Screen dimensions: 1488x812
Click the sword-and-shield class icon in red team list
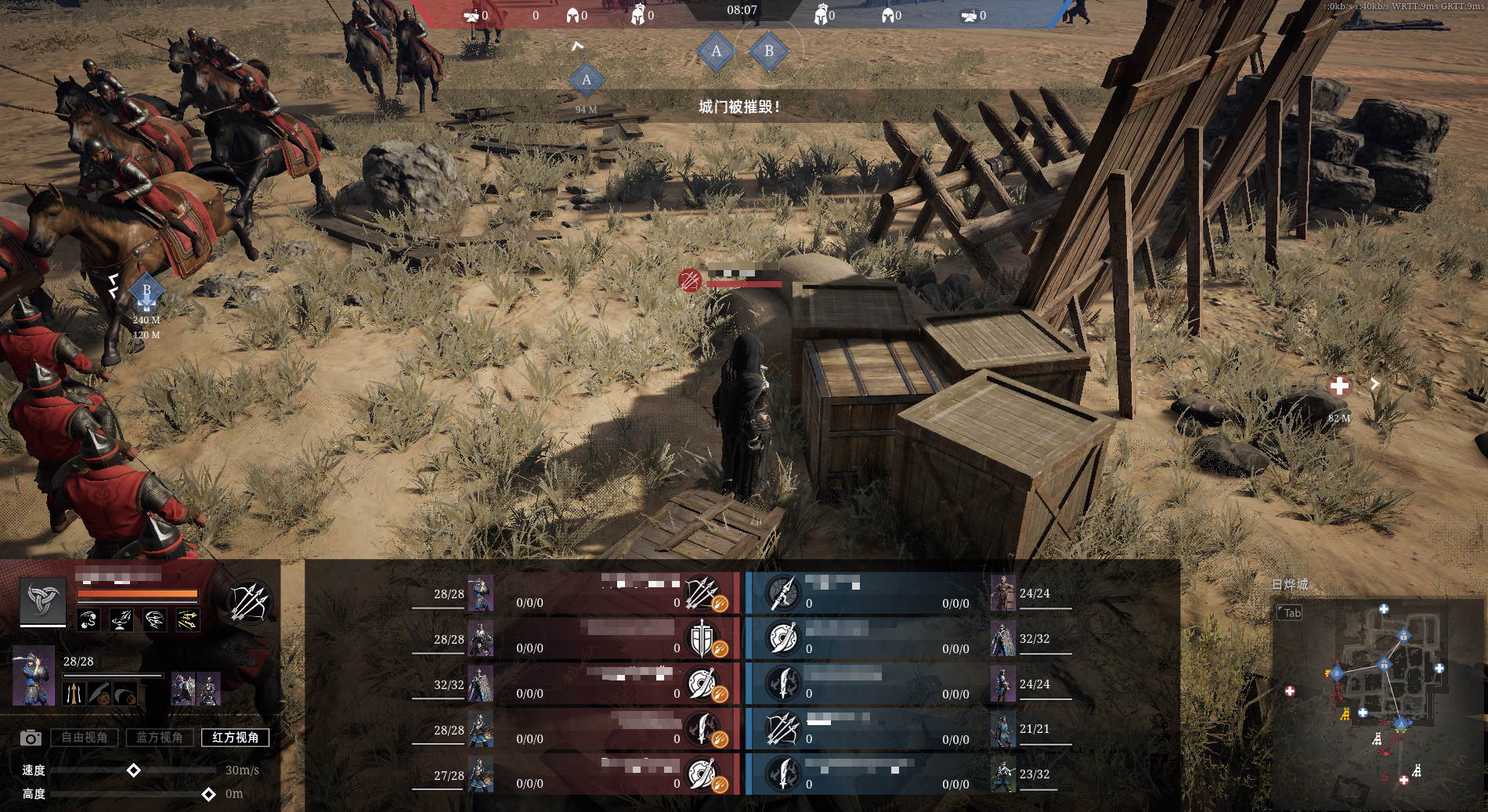702,639
